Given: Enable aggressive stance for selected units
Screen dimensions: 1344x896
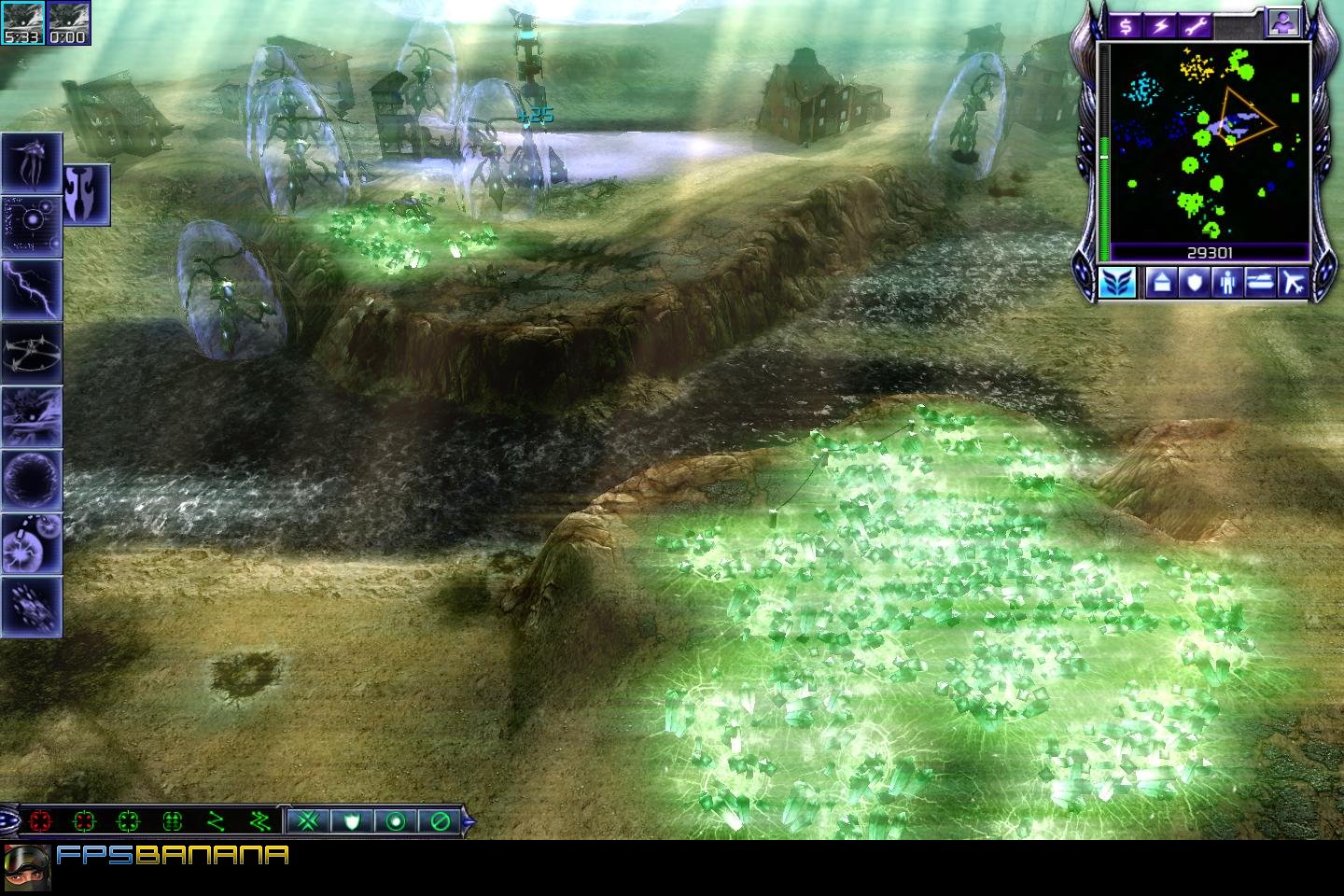Looking at the screenshot, I should click(x=39, y=821).
